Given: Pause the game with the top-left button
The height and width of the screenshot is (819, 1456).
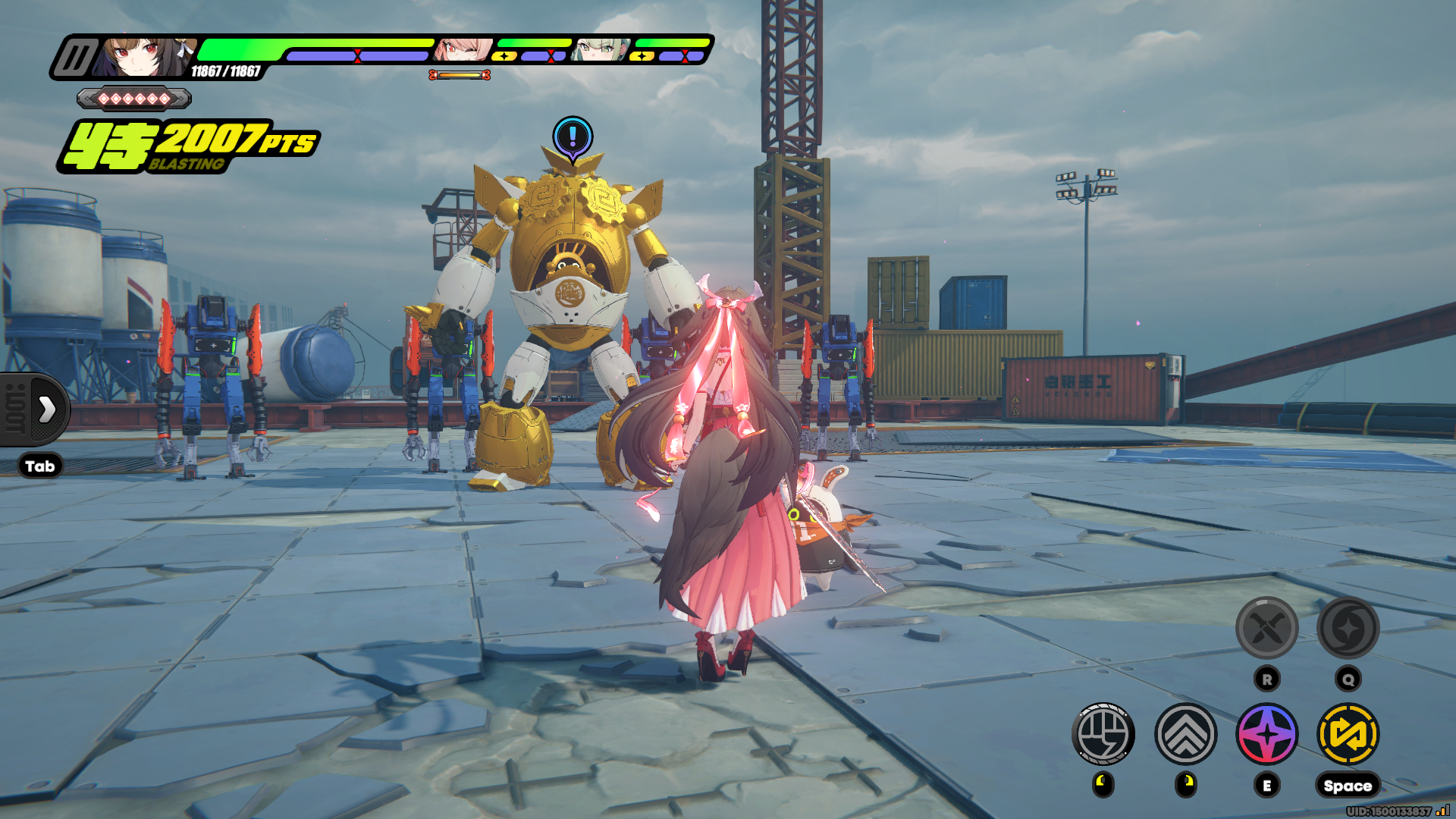Looking at the screenshot, I should pyautogui.click(x=76, y=58).
